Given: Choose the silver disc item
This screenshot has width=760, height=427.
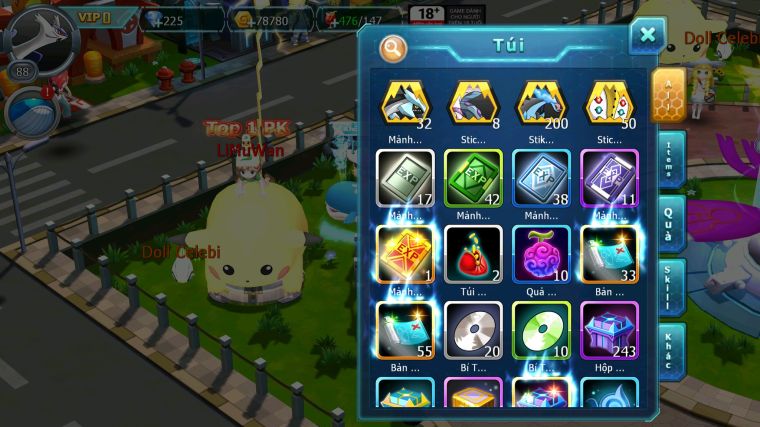Looking at the screenshot, I should coord(473,330).
